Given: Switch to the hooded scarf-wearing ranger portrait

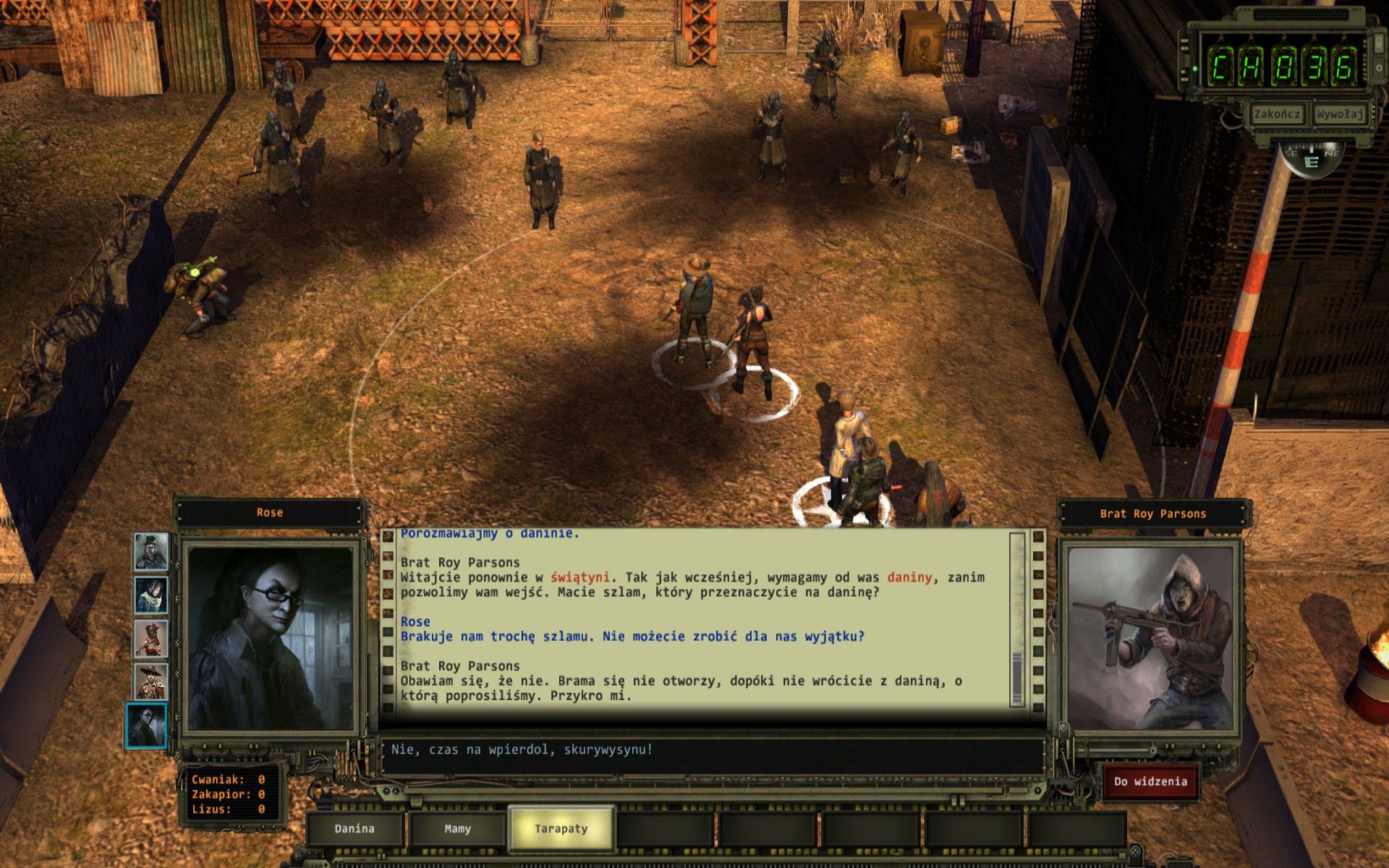Looking at the screenshot, I should [x=151, y=595].
